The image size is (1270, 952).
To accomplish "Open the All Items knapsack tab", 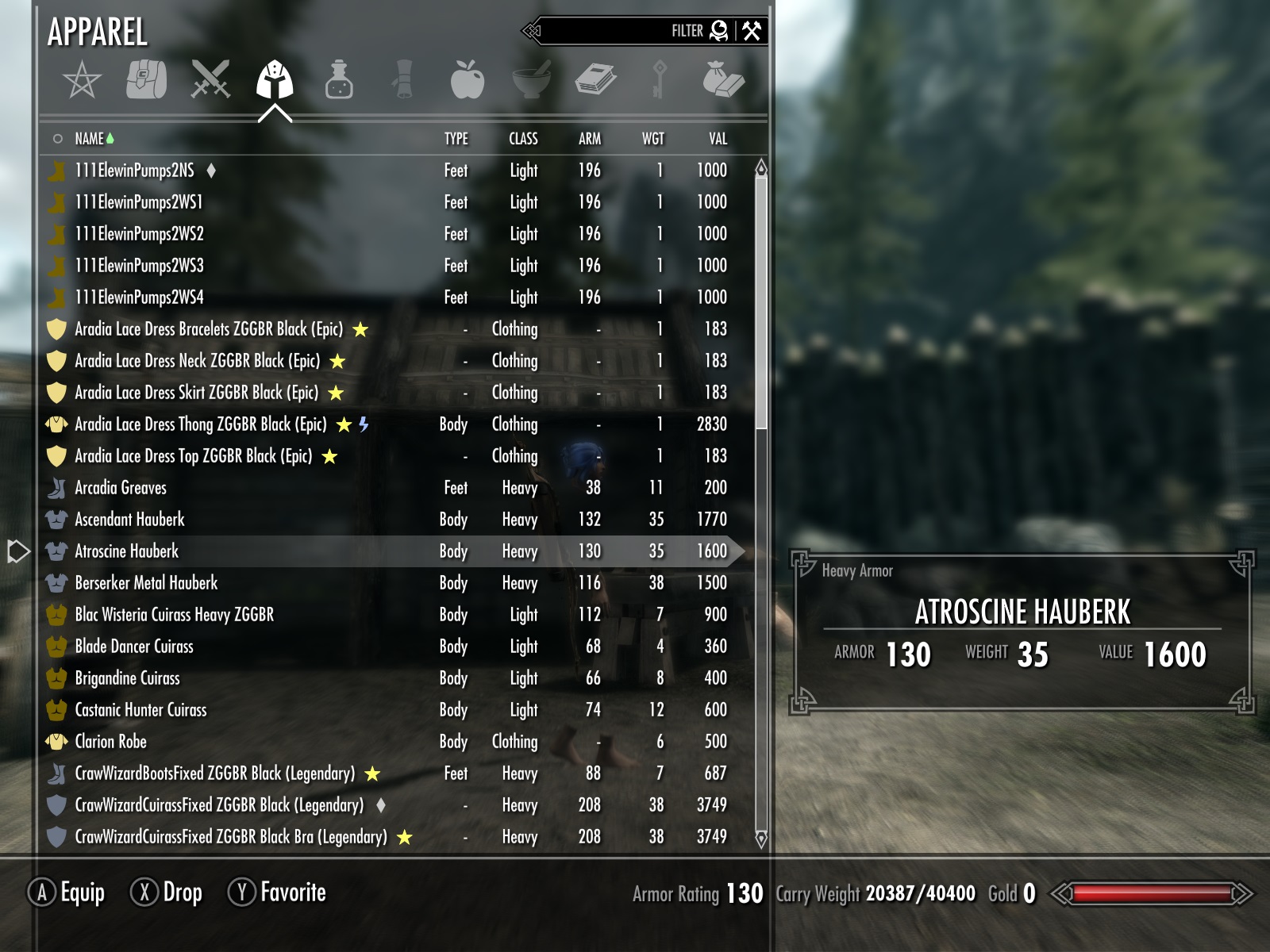I will pyautogui.click(x=147, y=79).
